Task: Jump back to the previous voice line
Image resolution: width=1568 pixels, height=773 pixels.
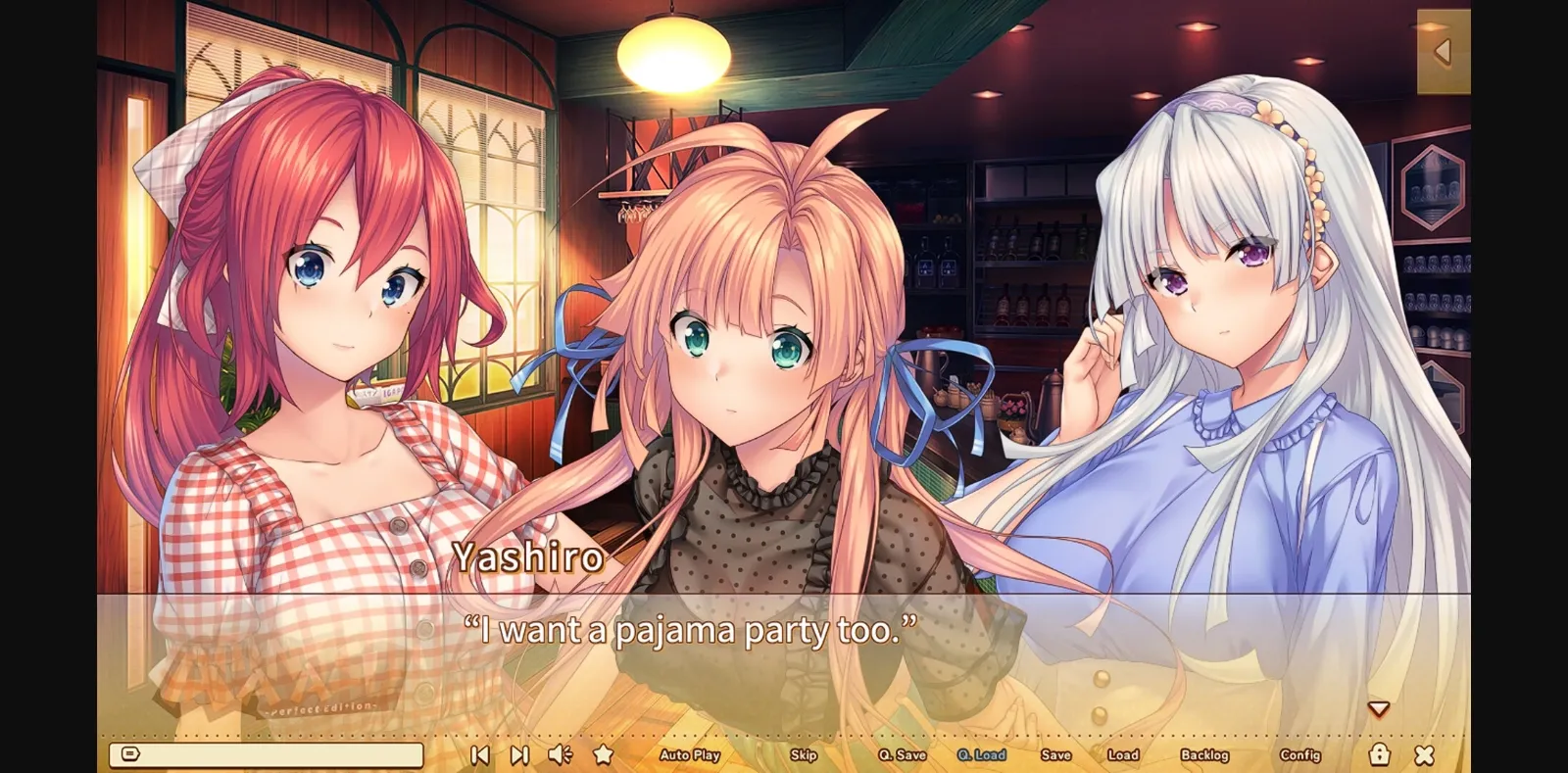Action: (480, 754)
